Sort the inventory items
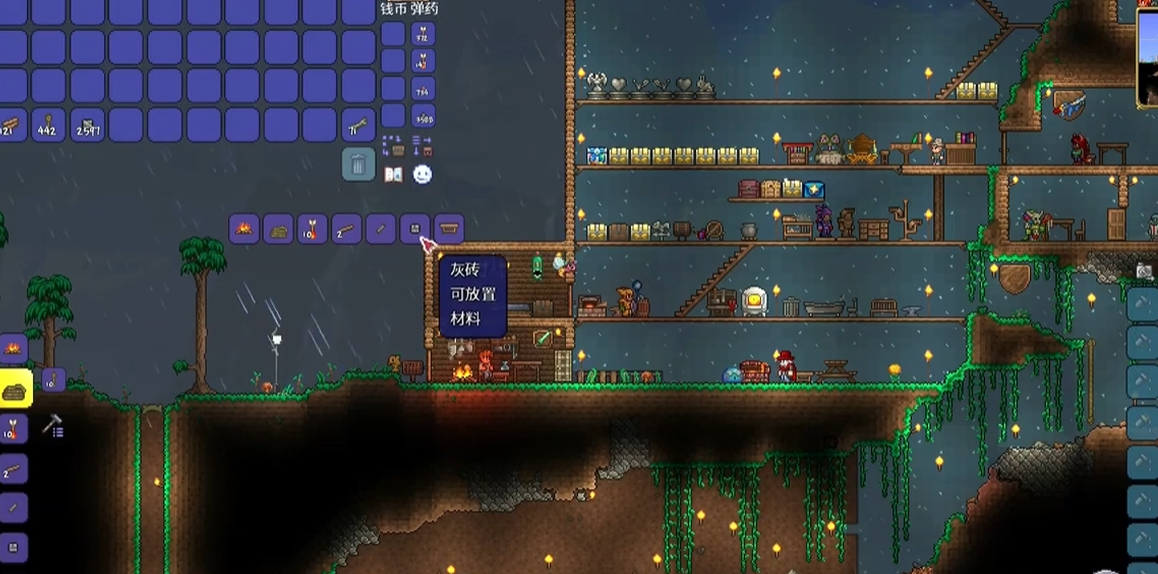Viewport: 1158px width, 574px height. (422, 145)
